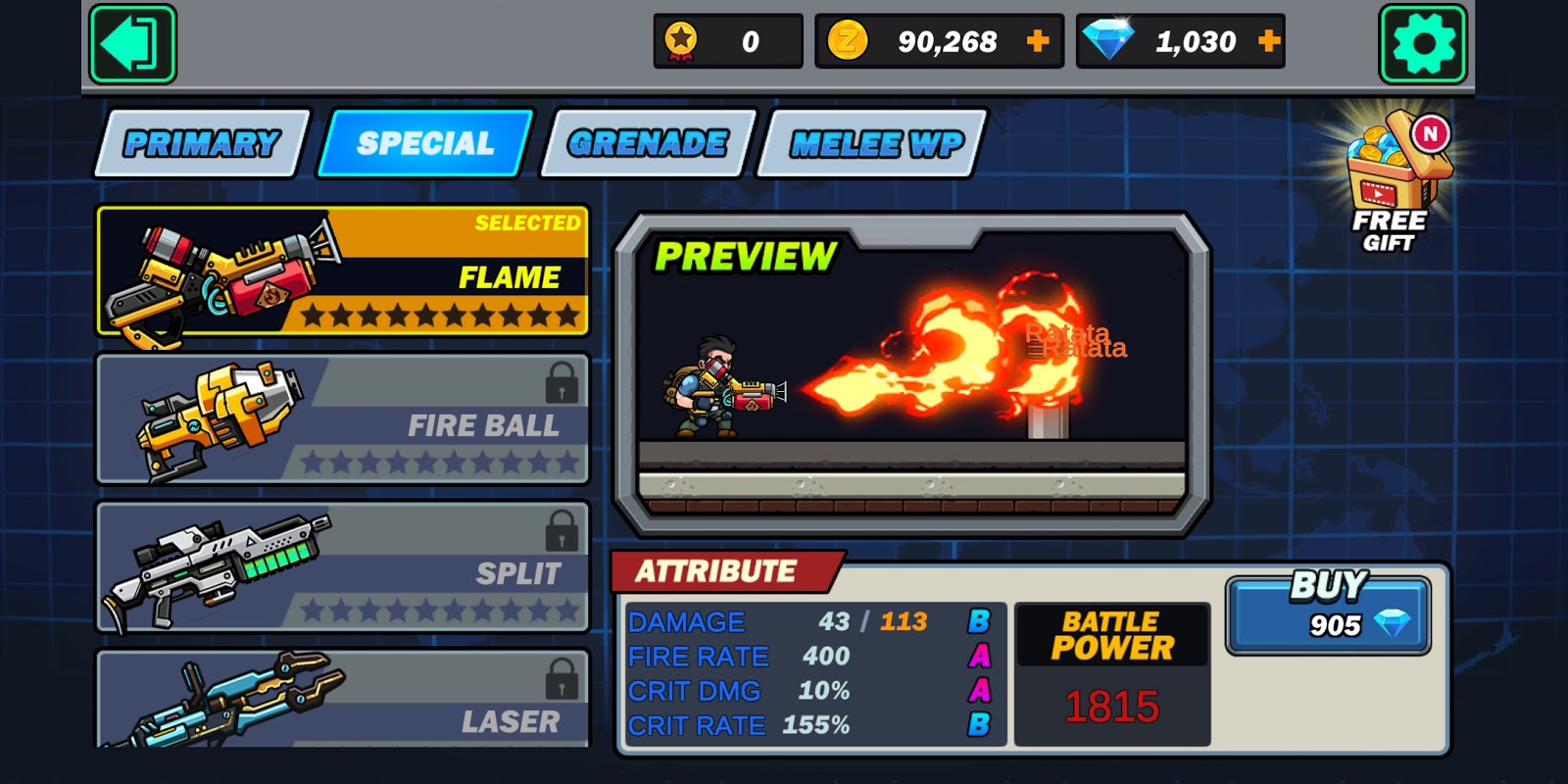Screen dimensions: 1568x784
Task: Choose the Flame weapon card
Action: 343,271
